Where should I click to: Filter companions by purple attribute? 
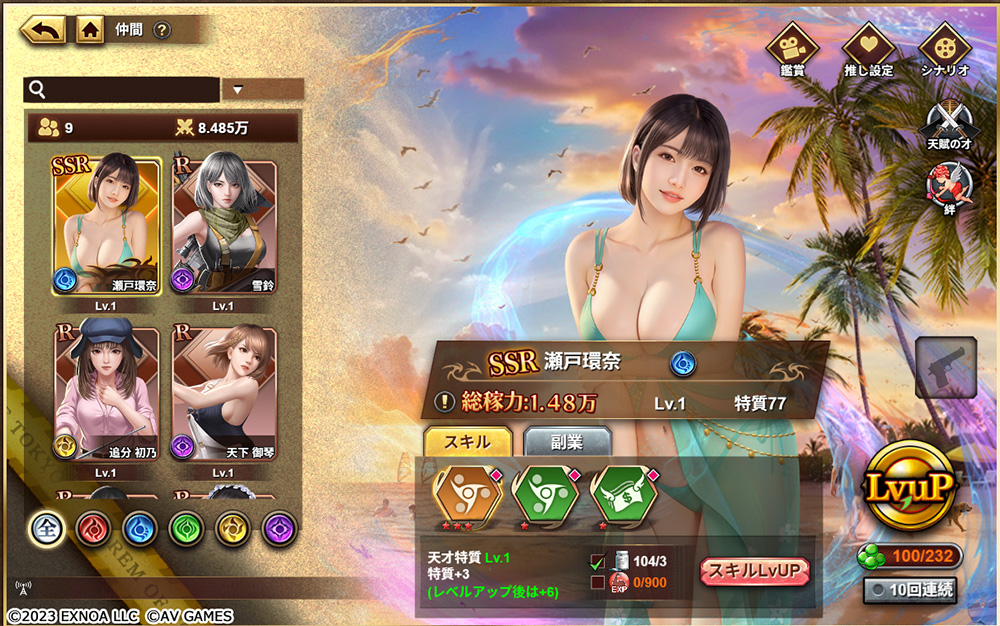[279, 527]
